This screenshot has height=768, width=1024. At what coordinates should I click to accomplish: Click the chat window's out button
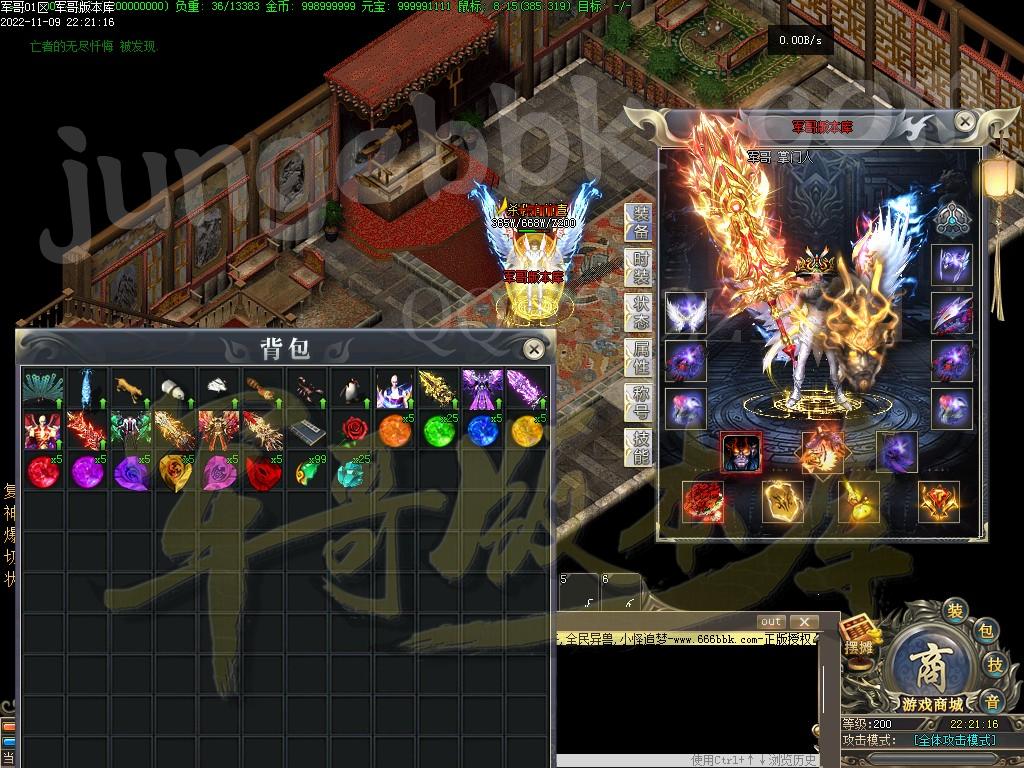[771, 622]
